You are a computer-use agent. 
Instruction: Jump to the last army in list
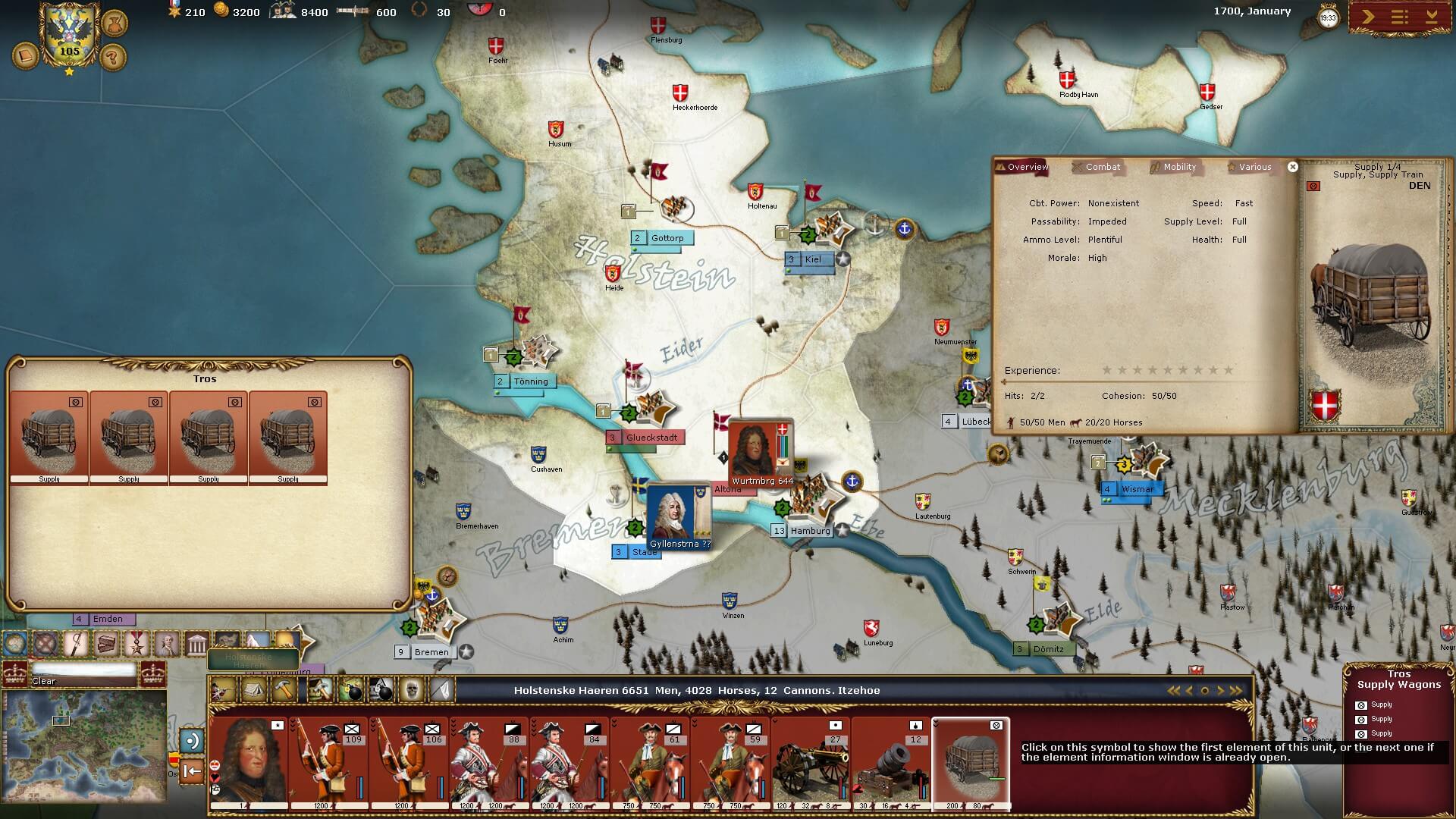pyautogui.click(x=1237, y=690)
